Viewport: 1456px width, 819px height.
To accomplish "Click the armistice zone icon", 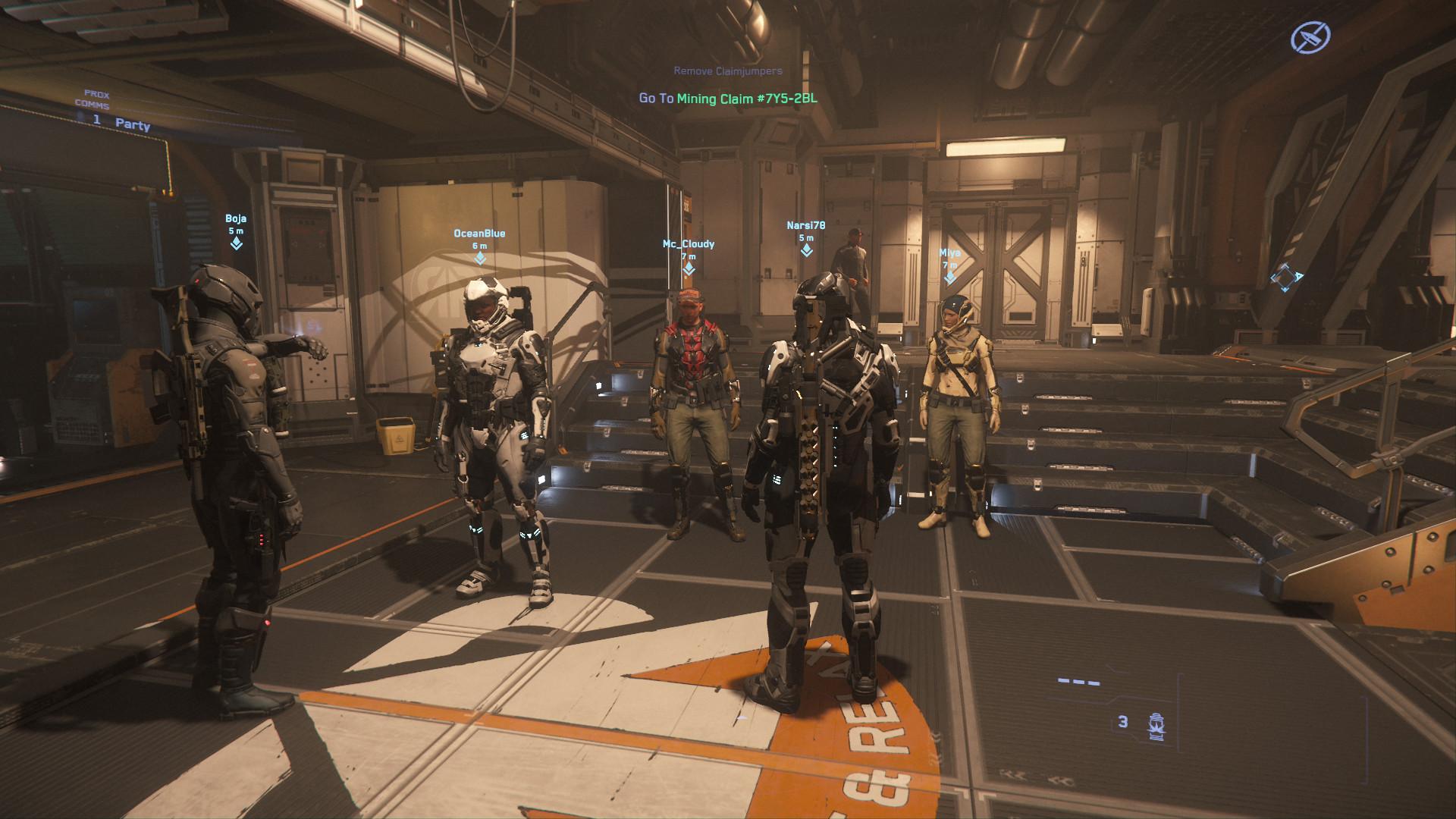I will pyautogui.click(x=1310, y=36).
